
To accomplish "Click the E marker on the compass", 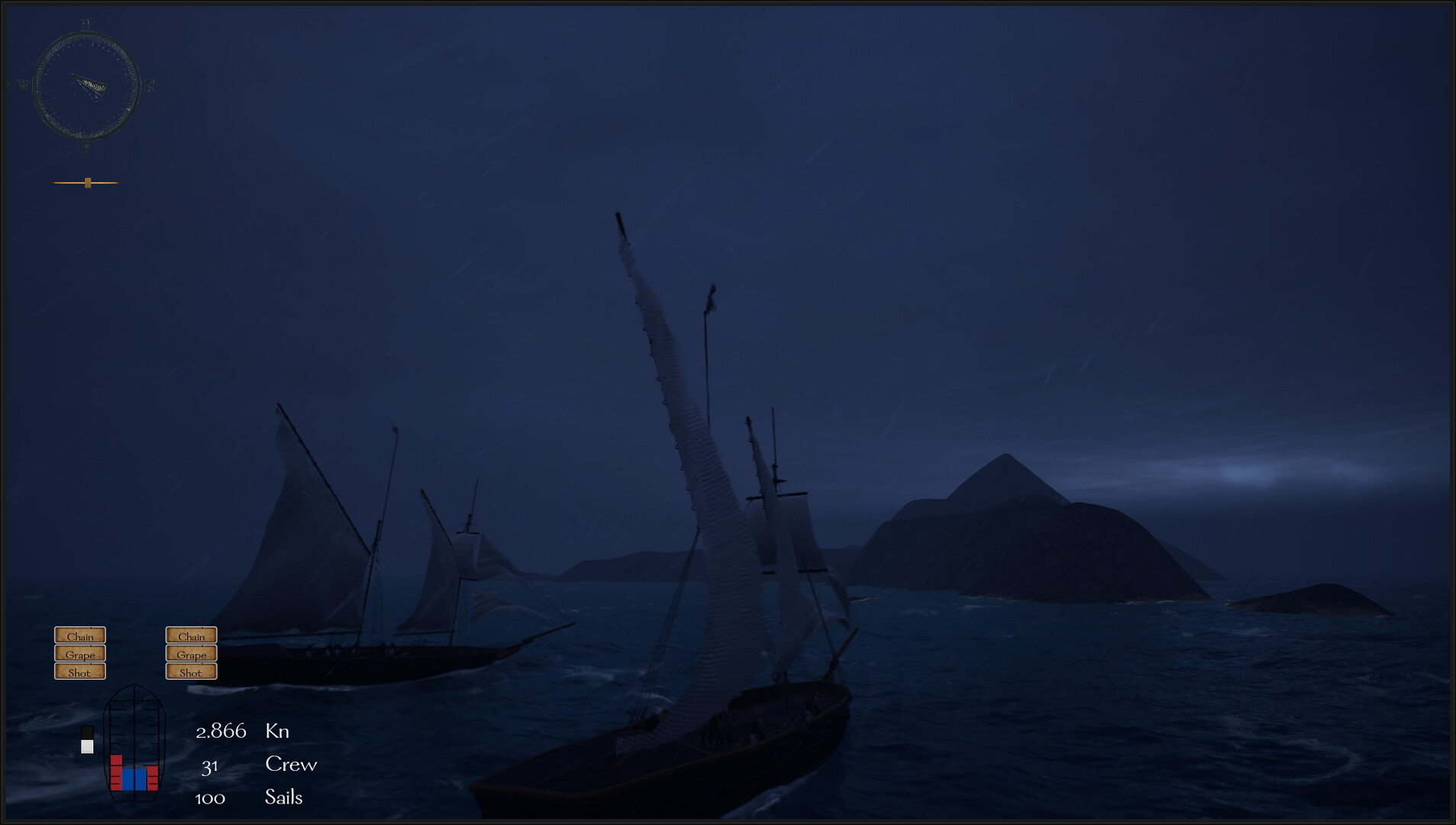I will [x=151, y=86].
